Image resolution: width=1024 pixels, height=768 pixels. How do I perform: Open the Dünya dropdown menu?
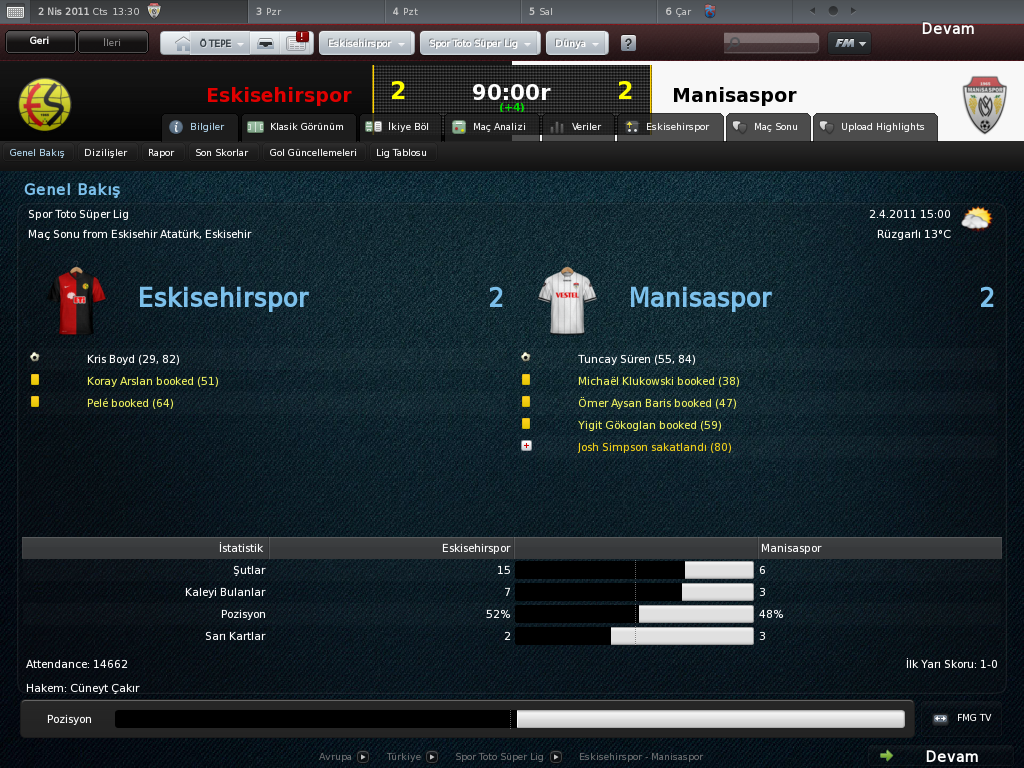click(577, 44)
